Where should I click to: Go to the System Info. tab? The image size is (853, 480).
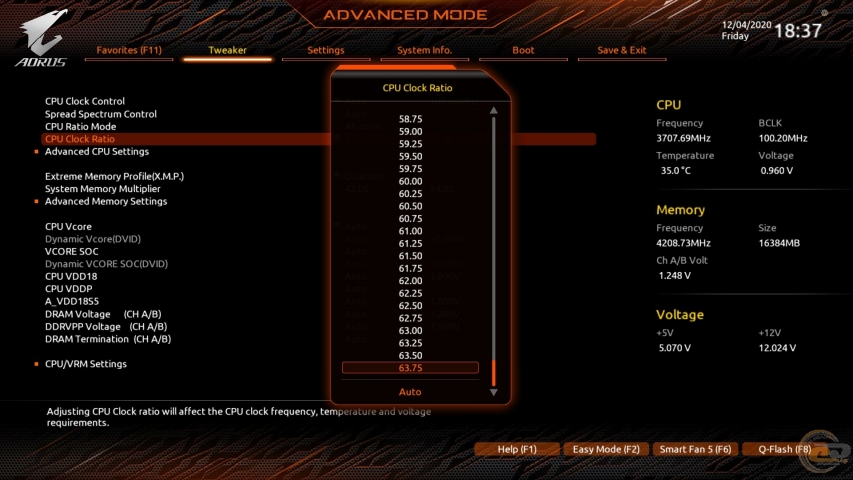pyautogui.click(x=424, y=50)
